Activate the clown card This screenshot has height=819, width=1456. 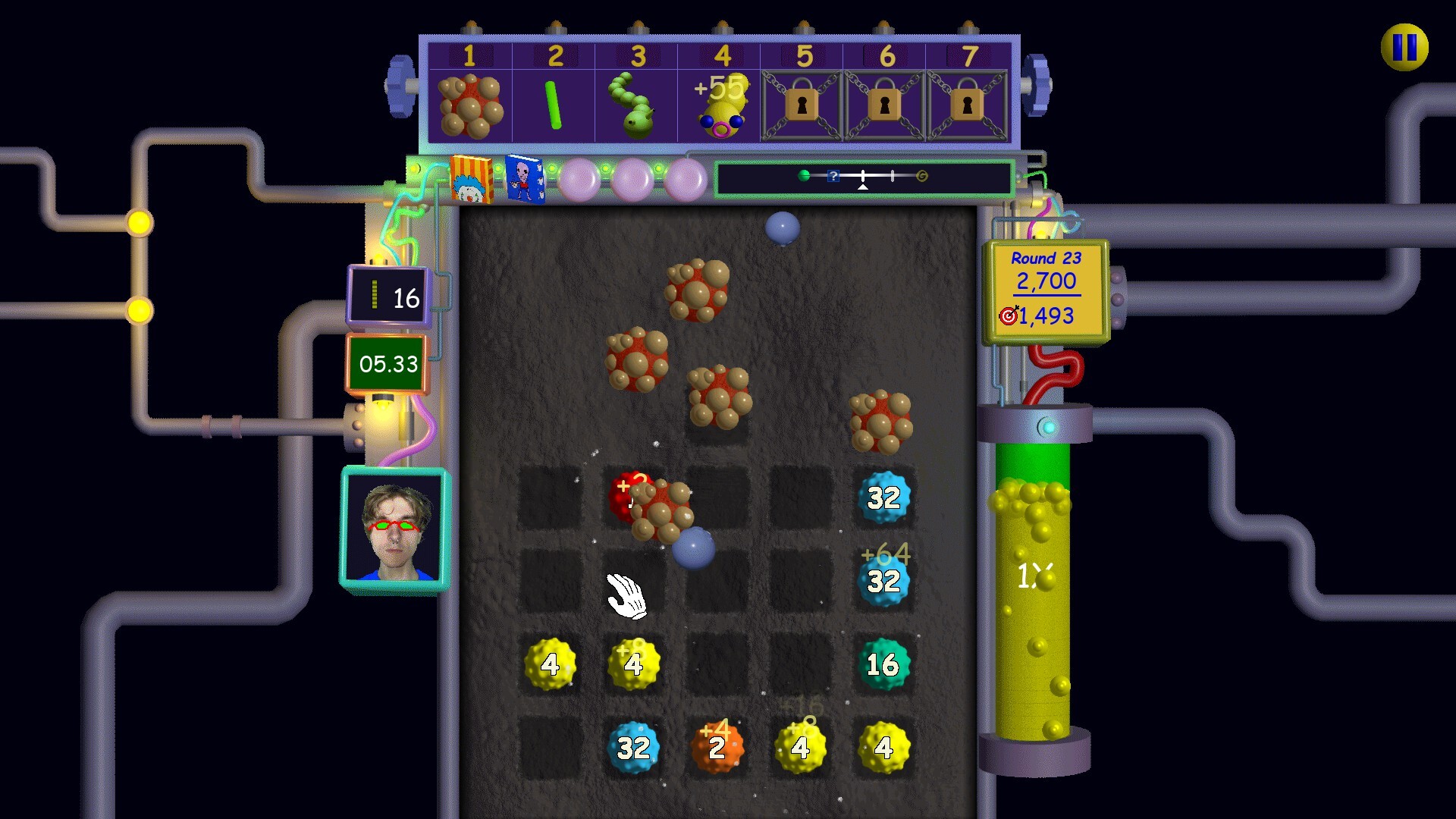471,180
